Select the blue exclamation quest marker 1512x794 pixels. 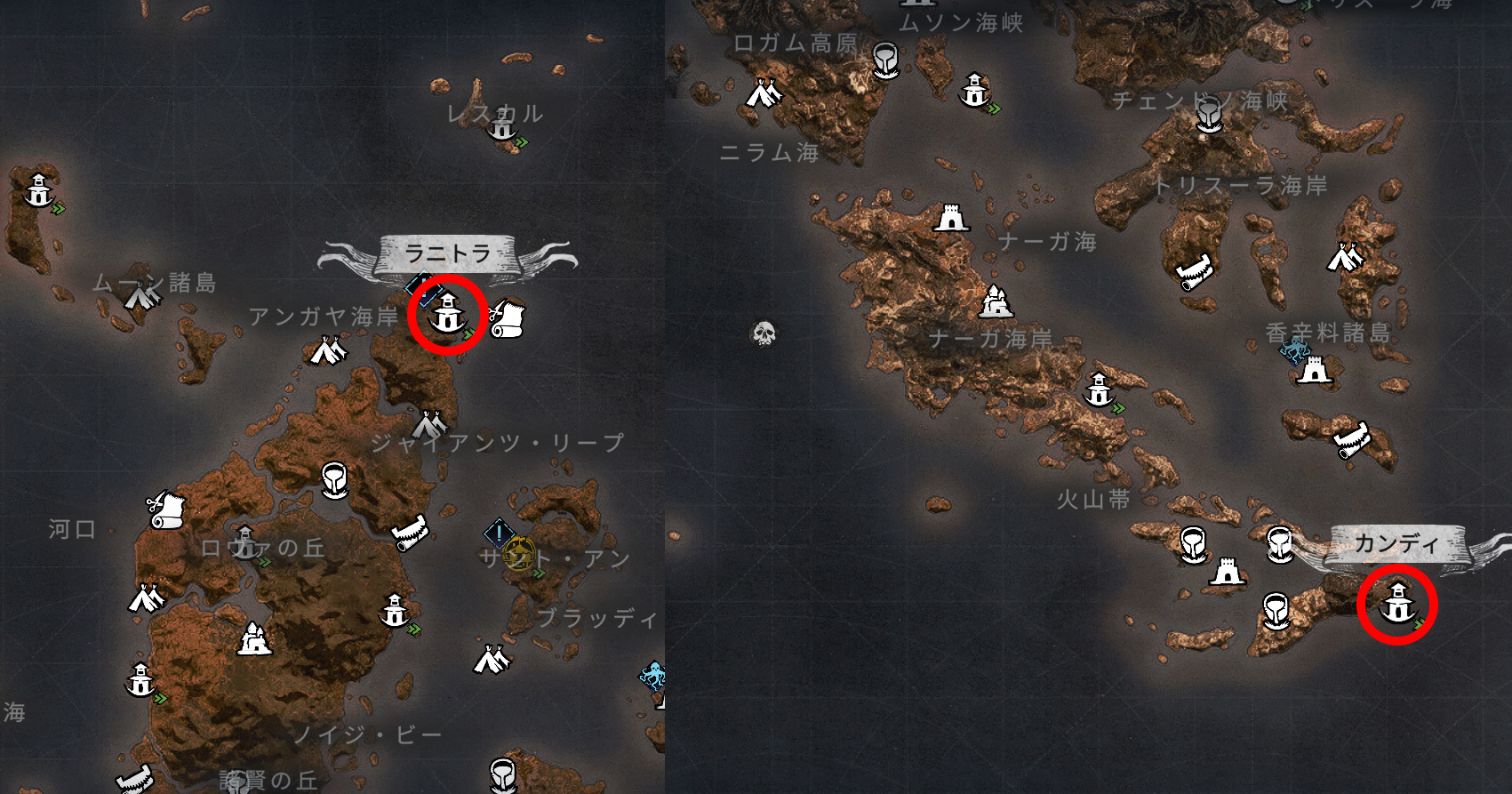(x=499, y=534)
